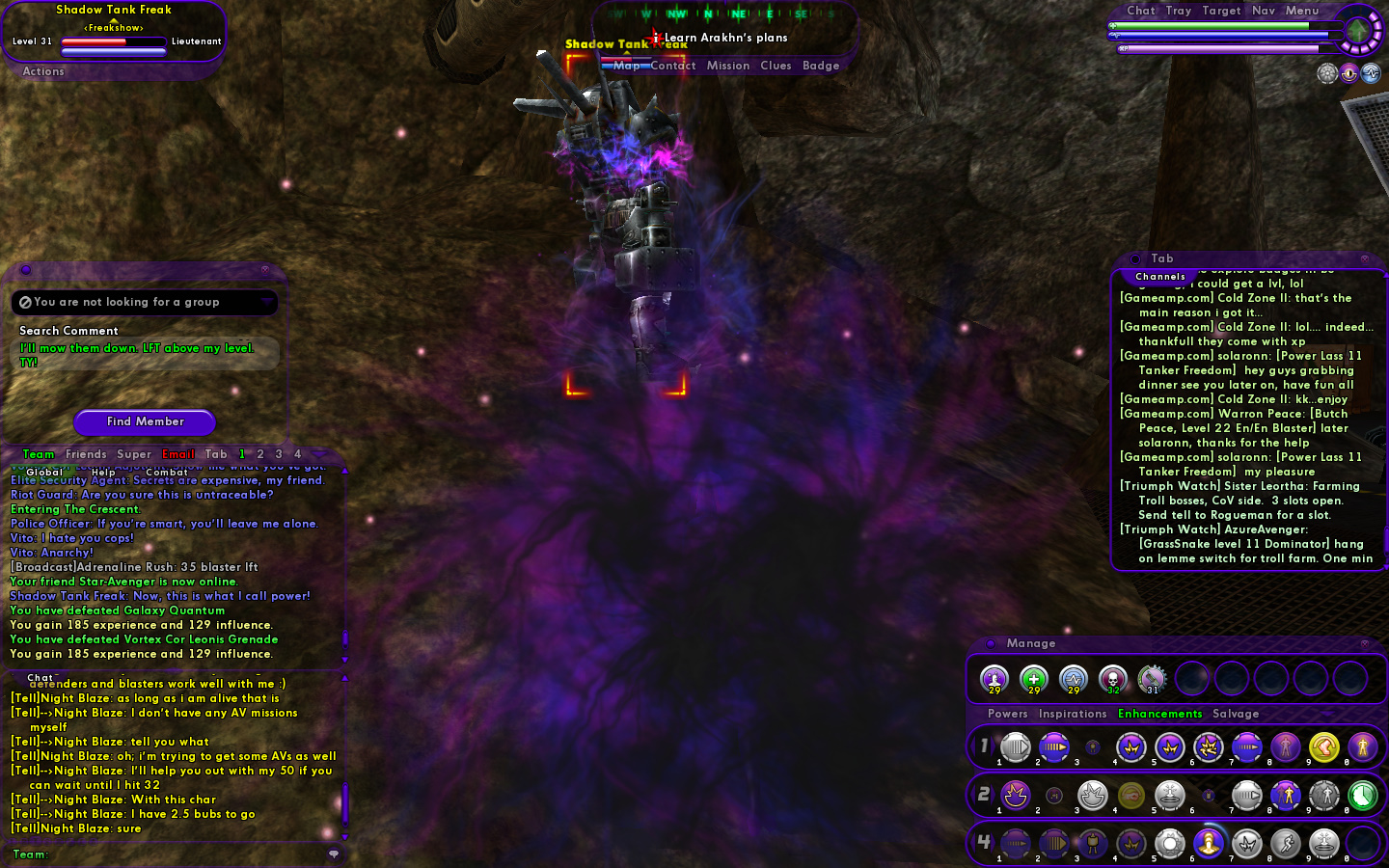1389x868 pixels.
Task: Click the Find Member button
Action: [x=145, y=421]
